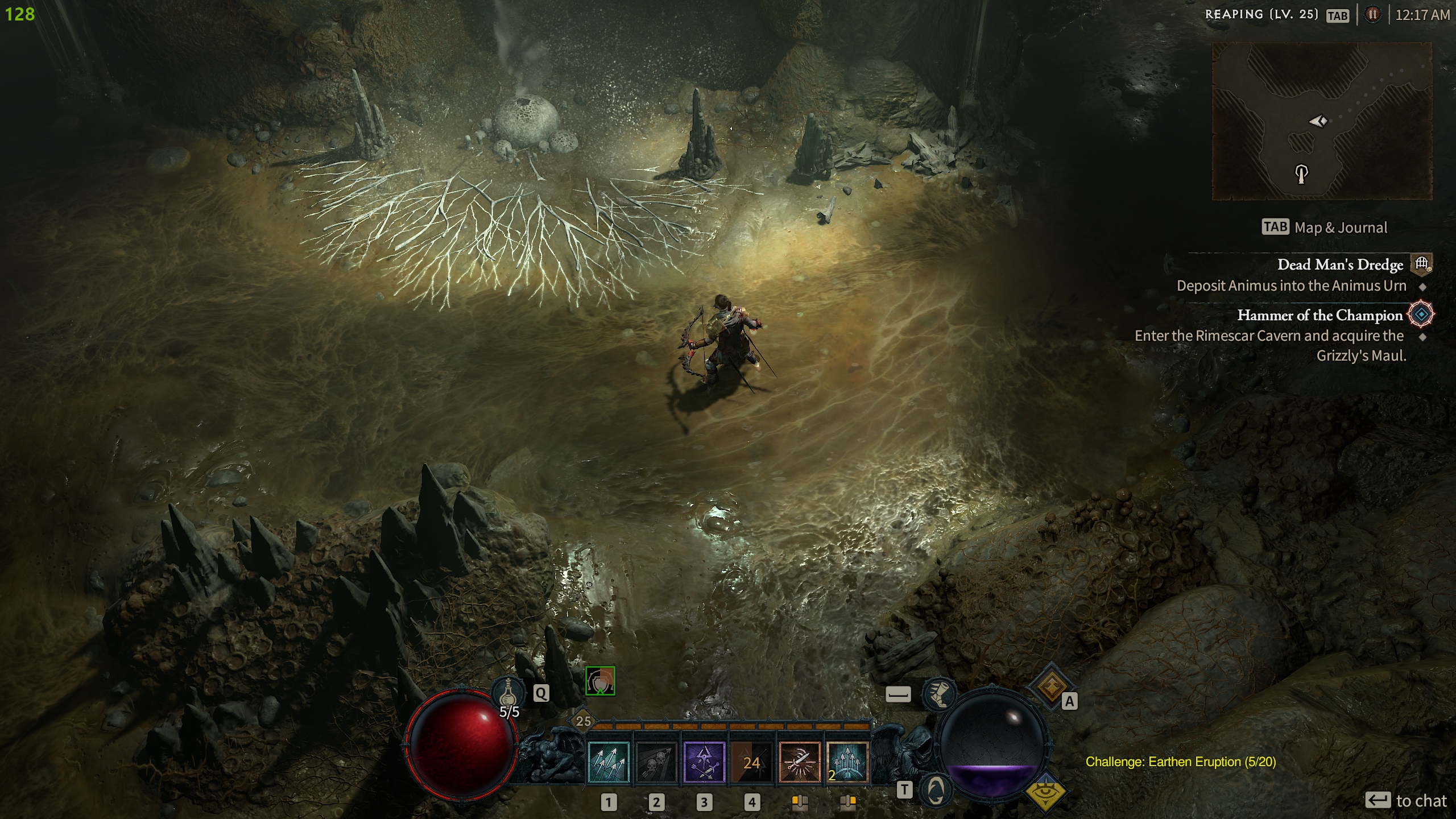This screenshot has width=1456, height=819.
Task: Track the Hammer of the Champion quest
Action: coord(1319,315)
